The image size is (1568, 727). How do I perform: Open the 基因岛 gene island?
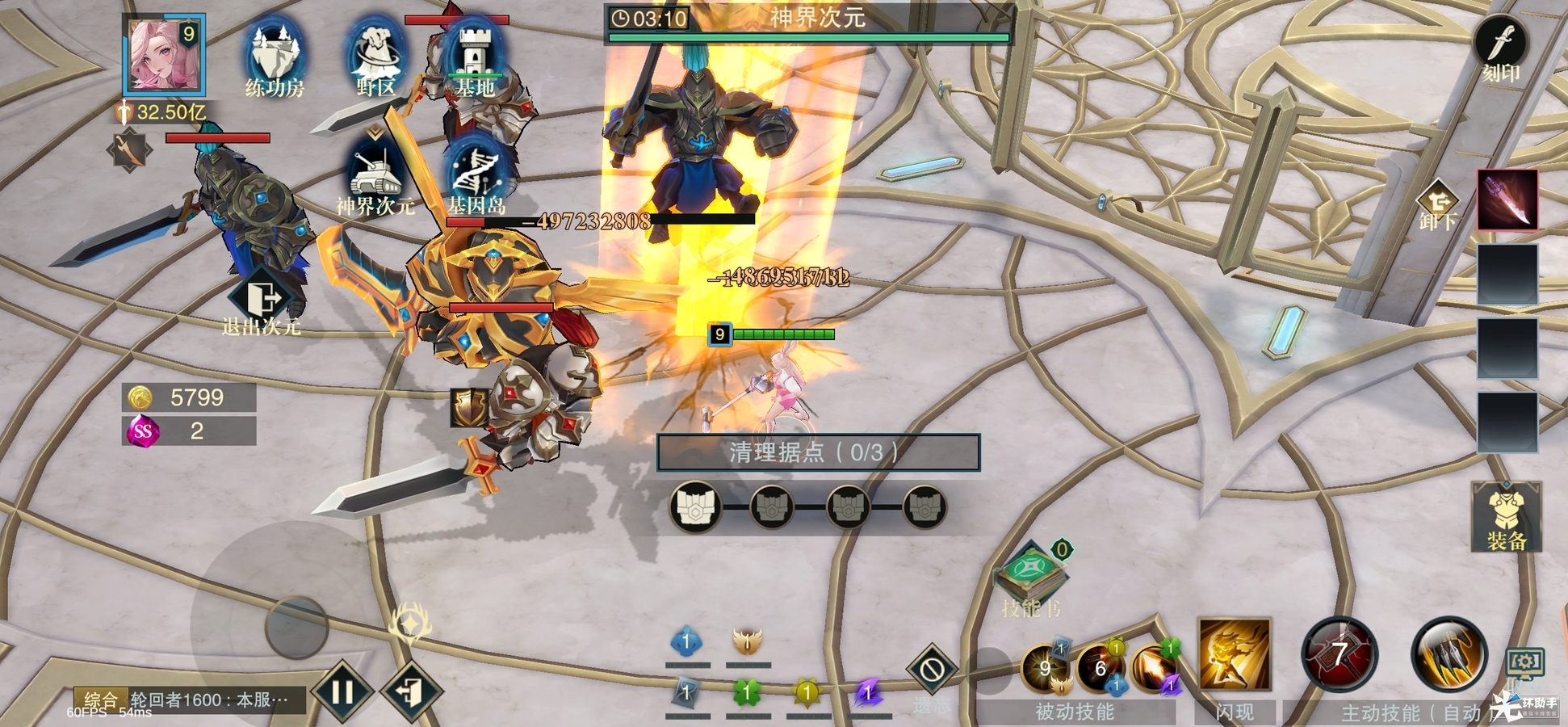(476, 178)
